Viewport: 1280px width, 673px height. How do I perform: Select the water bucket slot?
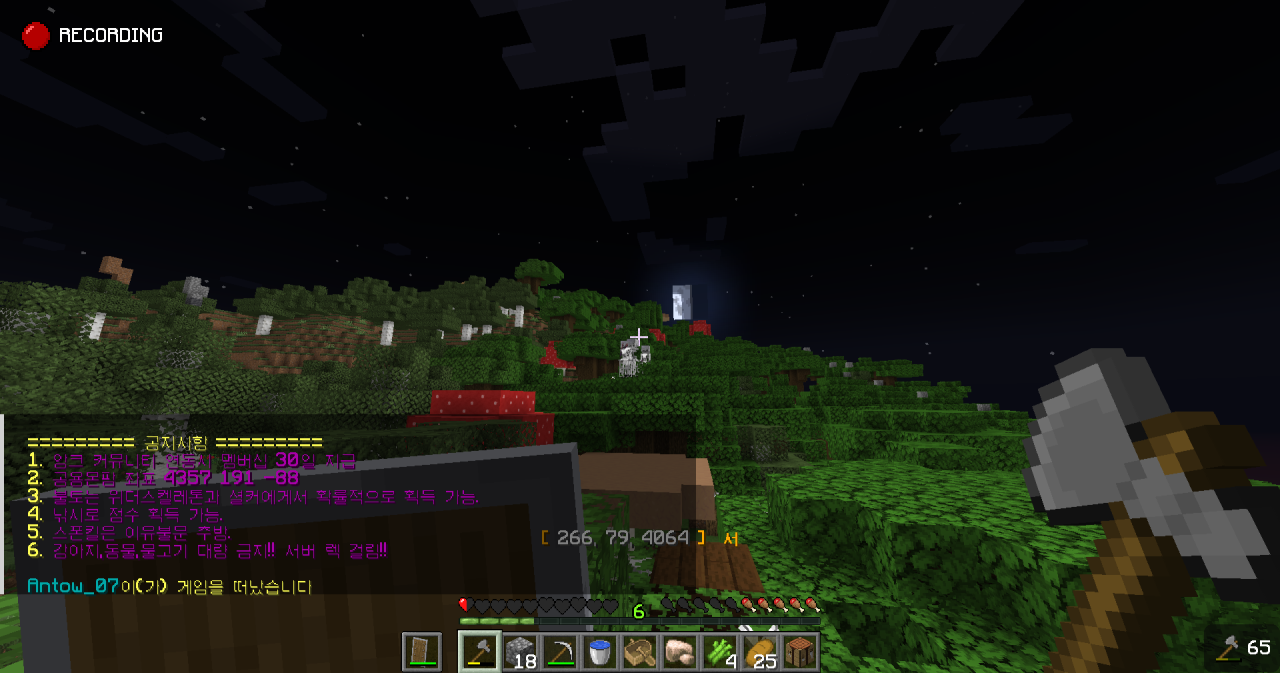[x=600, y=652]
